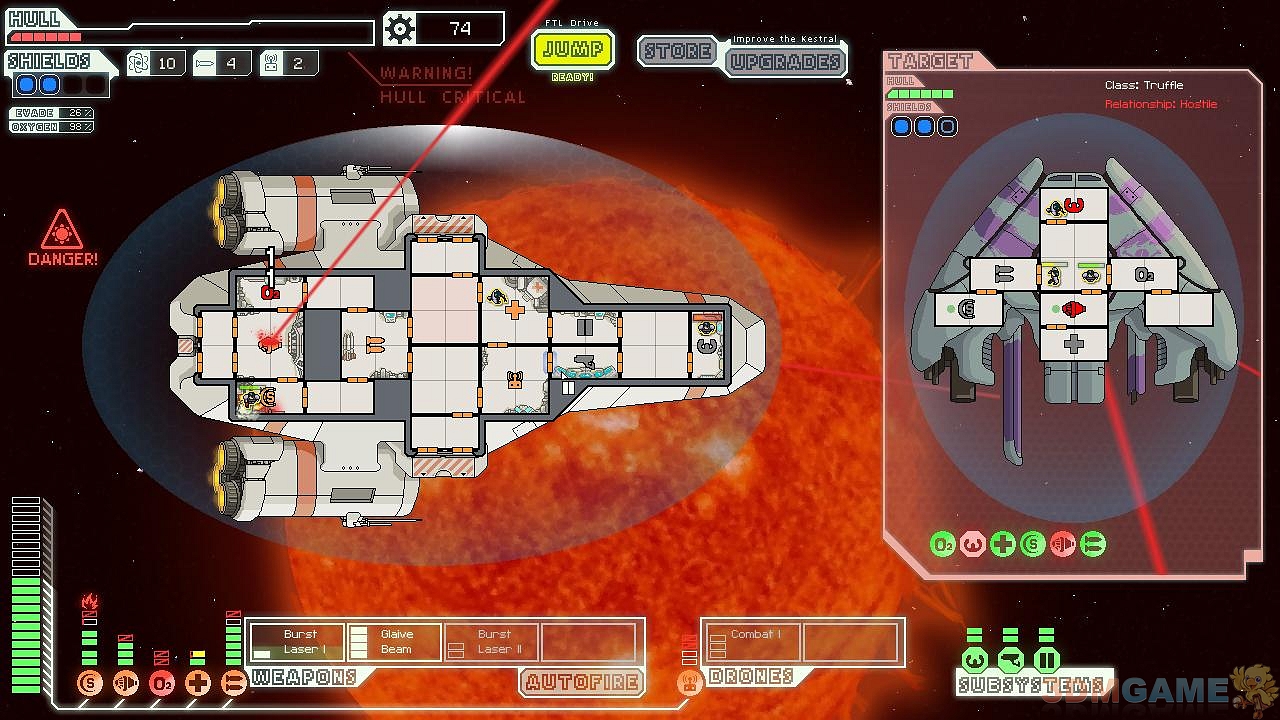Click the O2 oxygen system power icon in the bottom power bar

[162, 684]
